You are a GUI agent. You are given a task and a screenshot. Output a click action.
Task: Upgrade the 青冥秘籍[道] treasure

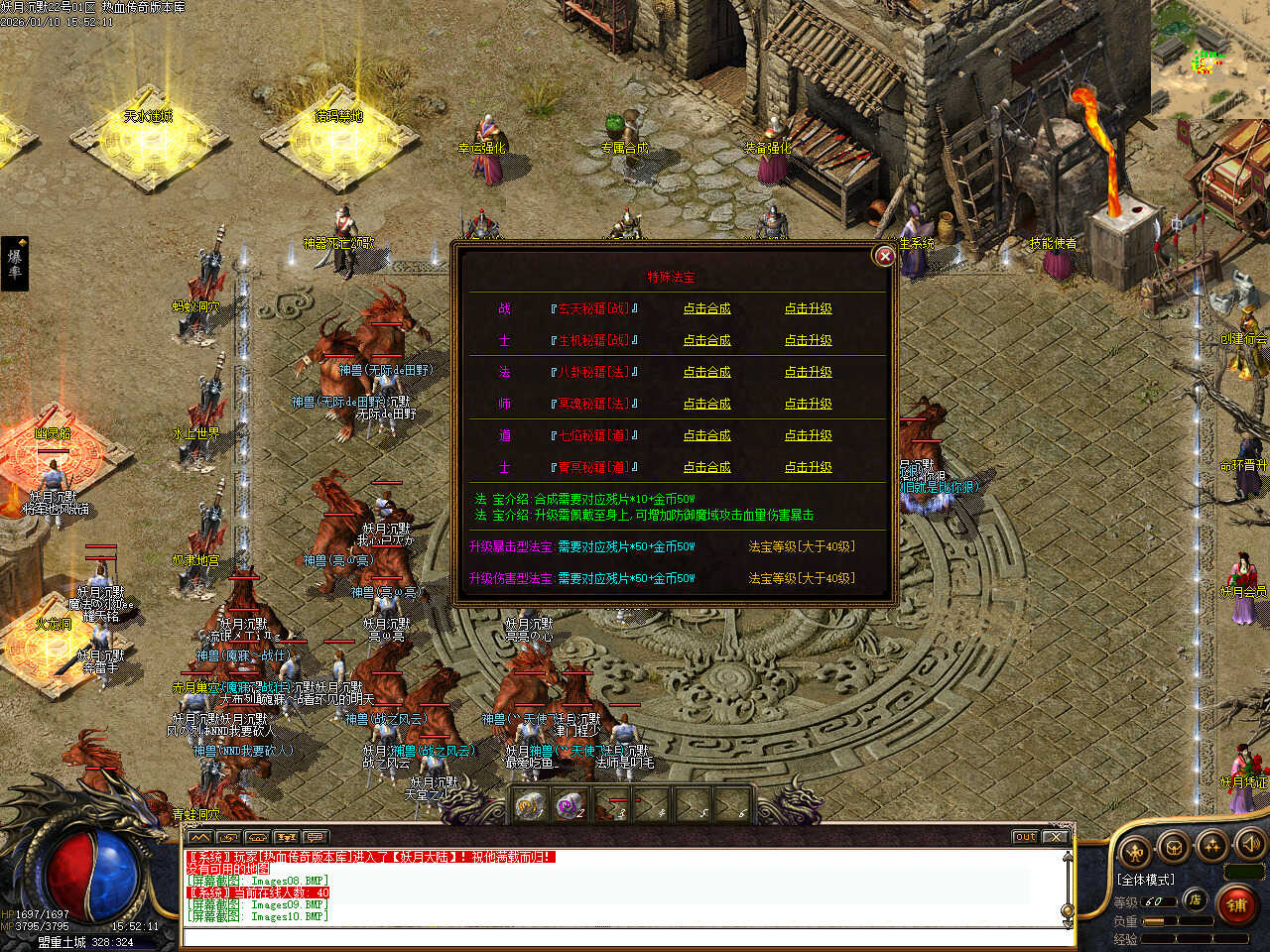click(808, 467)
